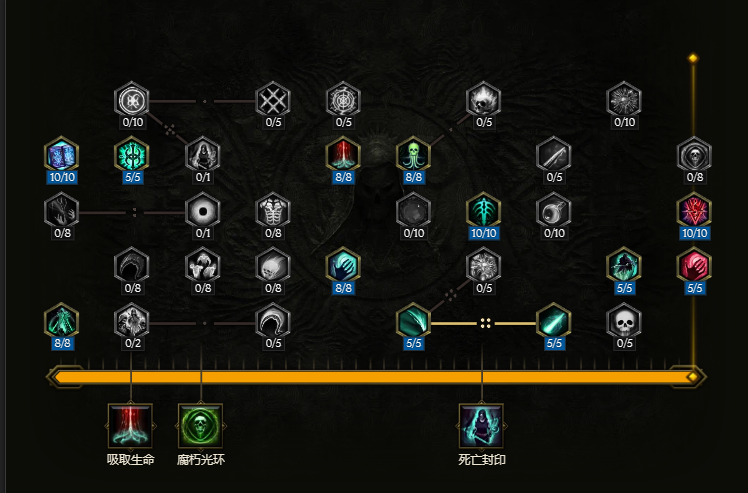Click the spider web node at 0/5
The width and height of the screenshot is (748, 493).
pyautogui.click(x=343, y=100)
